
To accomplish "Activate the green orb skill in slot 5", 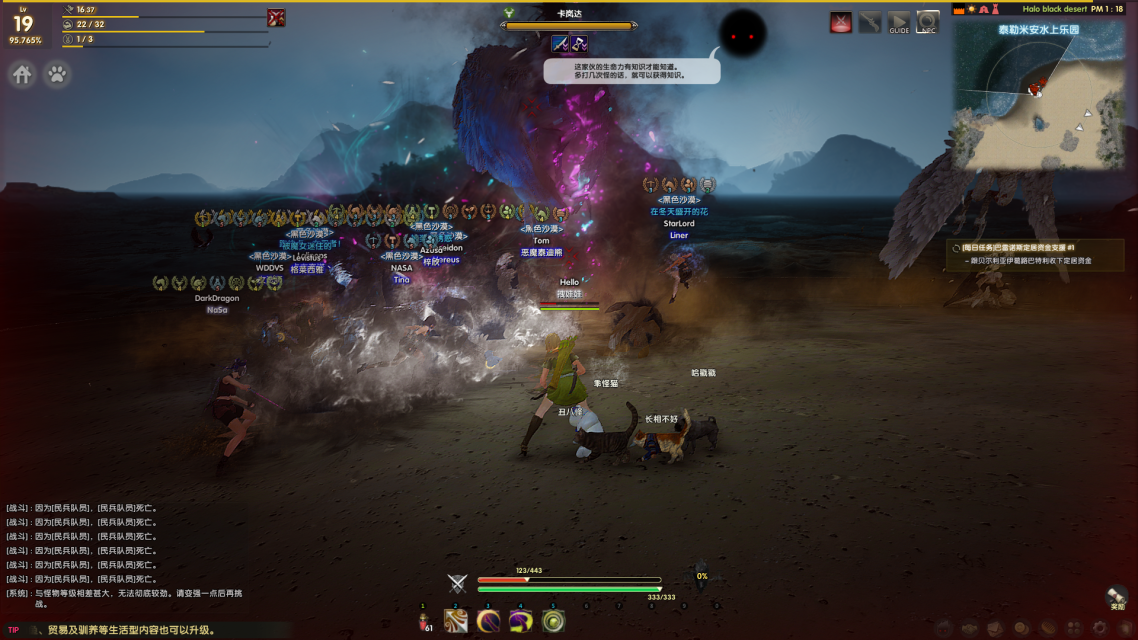I will pos(553,622).
